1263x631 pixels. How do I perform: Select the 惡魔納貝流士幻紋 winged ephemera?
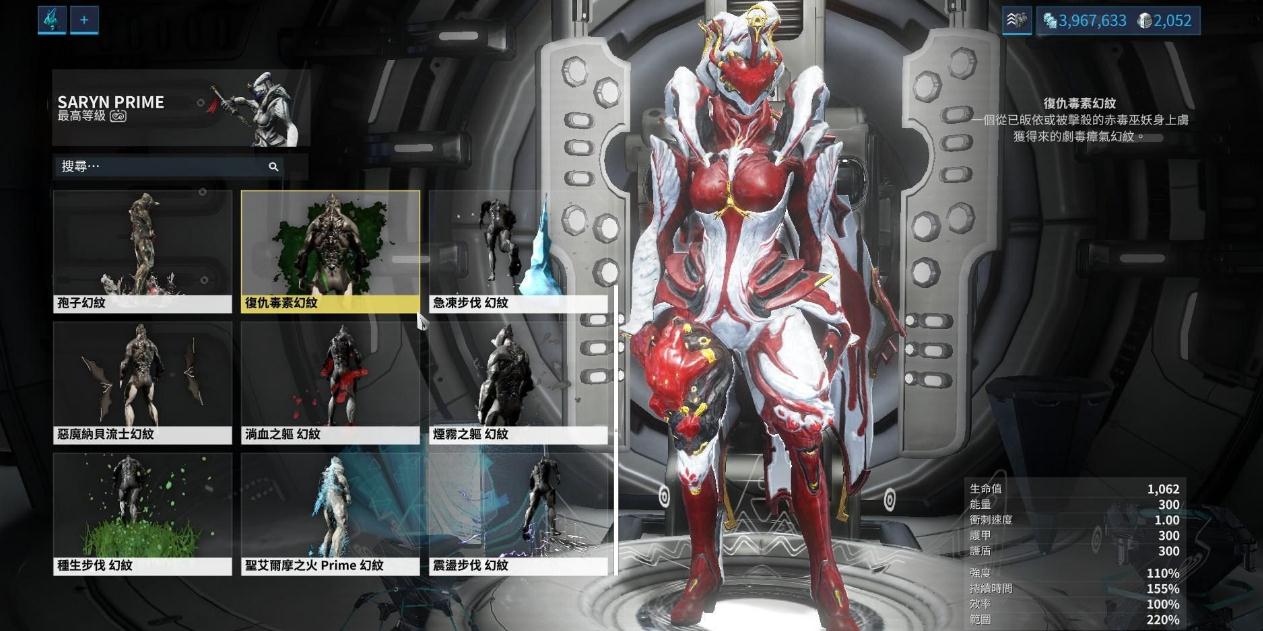142,382
